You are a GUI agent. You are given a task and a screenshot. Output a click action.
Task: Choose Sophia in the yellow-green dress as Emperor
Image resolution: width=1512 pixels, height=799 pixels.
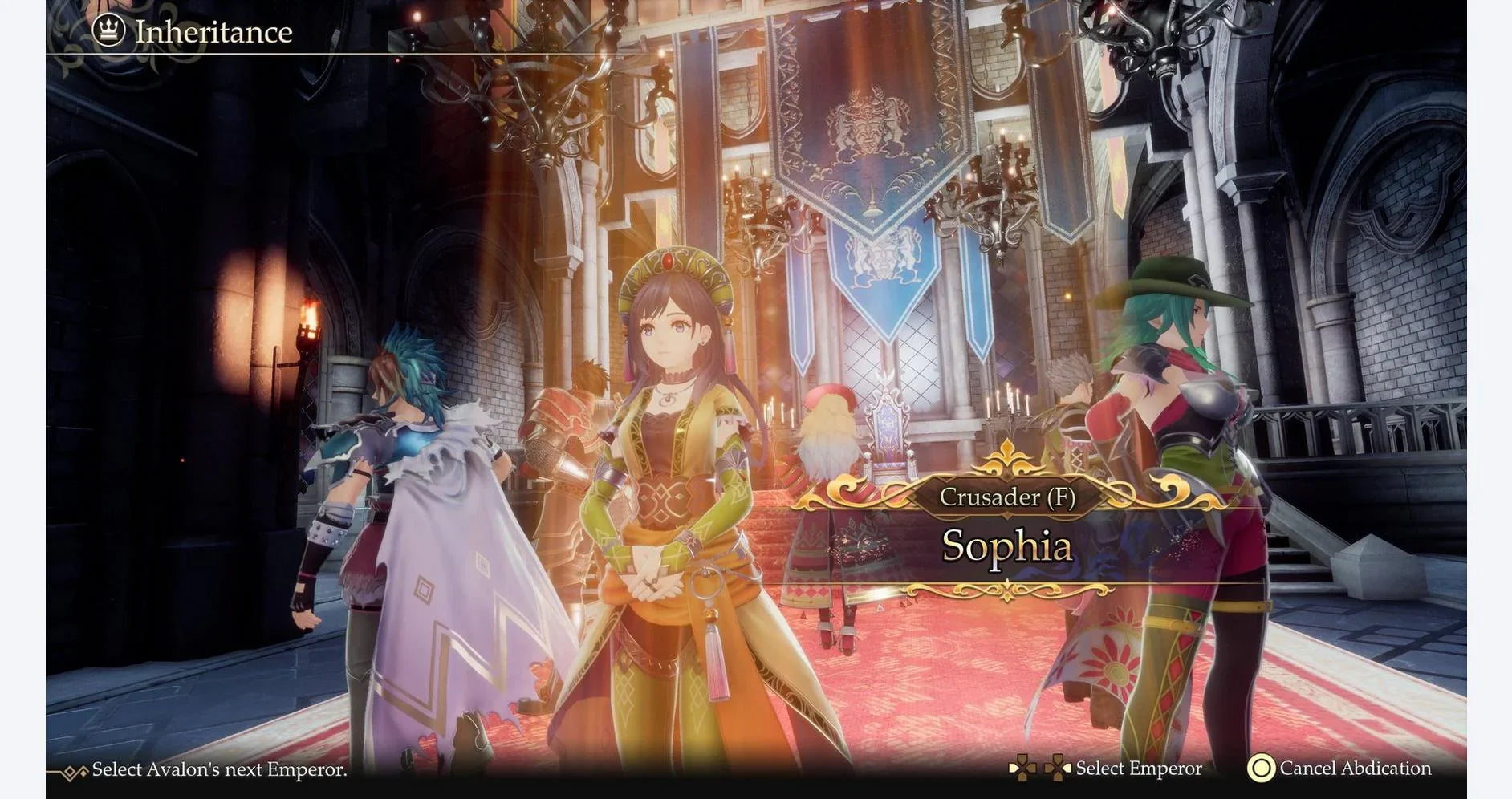670,481
